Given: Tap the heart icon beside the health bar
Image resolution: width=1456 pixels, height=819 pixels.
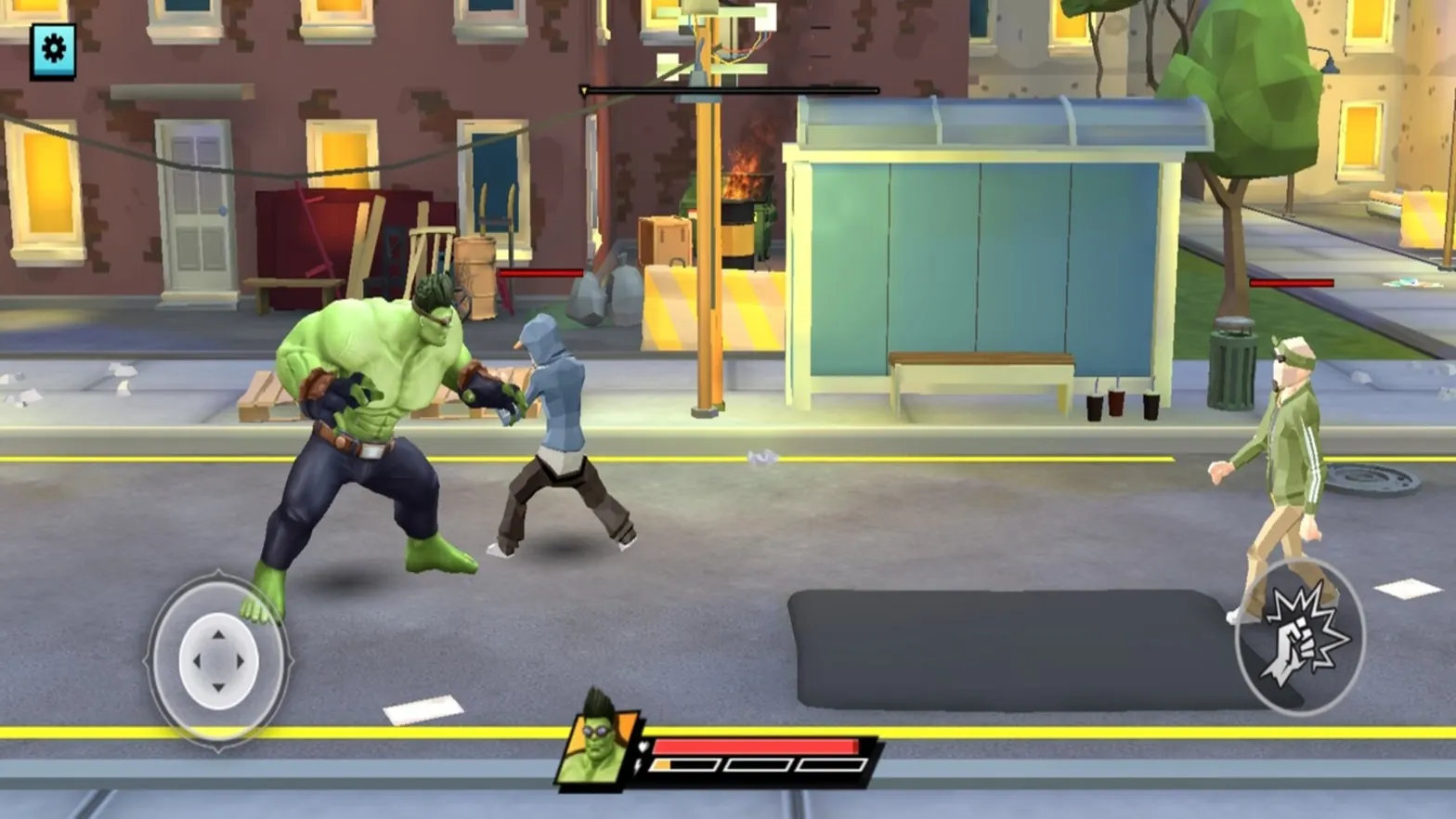Looking at the screenshot, I should (643, 747).
